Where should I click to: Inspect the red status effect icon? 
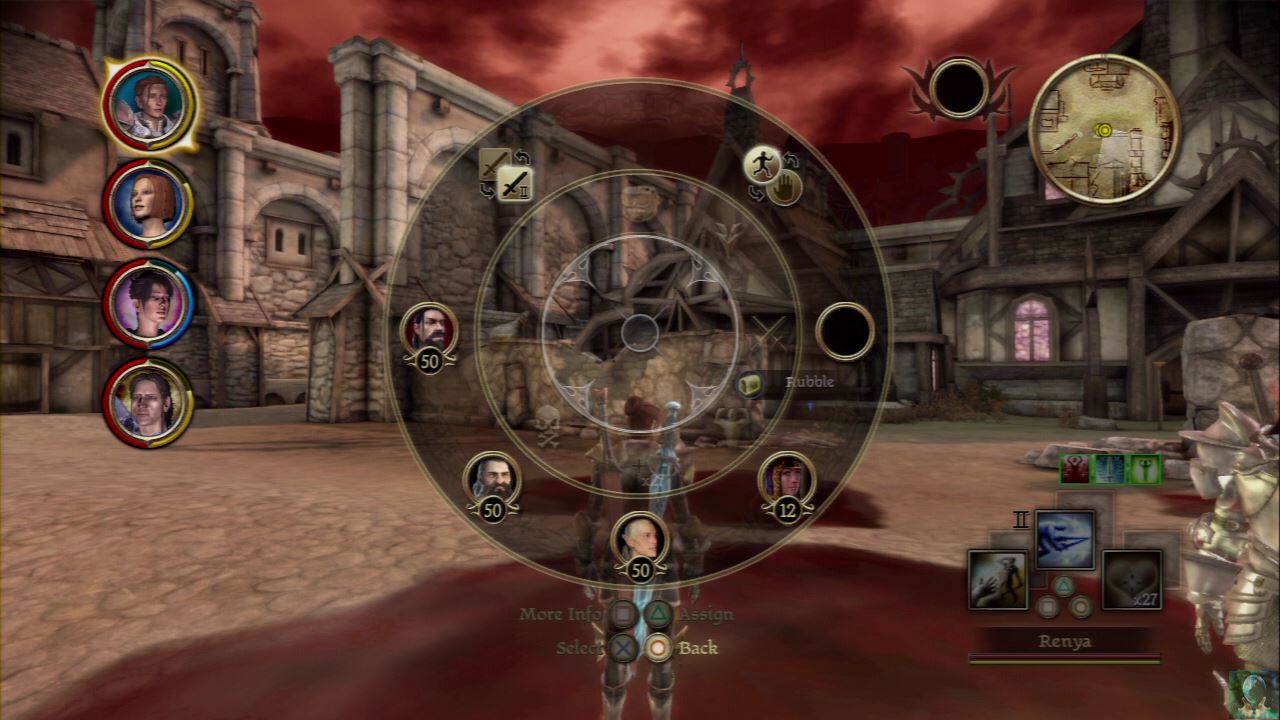(1076, 469)
